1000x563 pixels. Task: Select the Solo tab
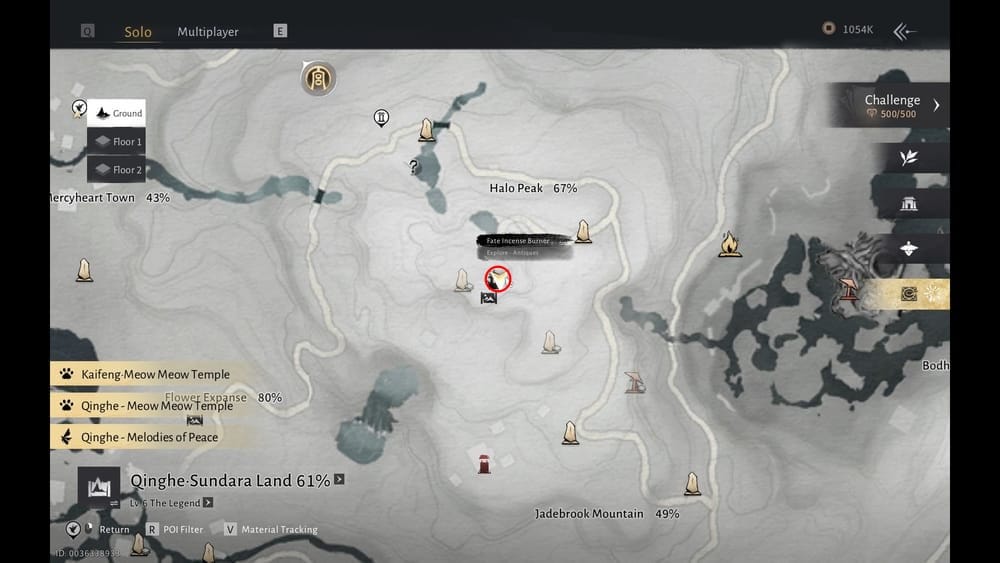[x=138, y=32]
